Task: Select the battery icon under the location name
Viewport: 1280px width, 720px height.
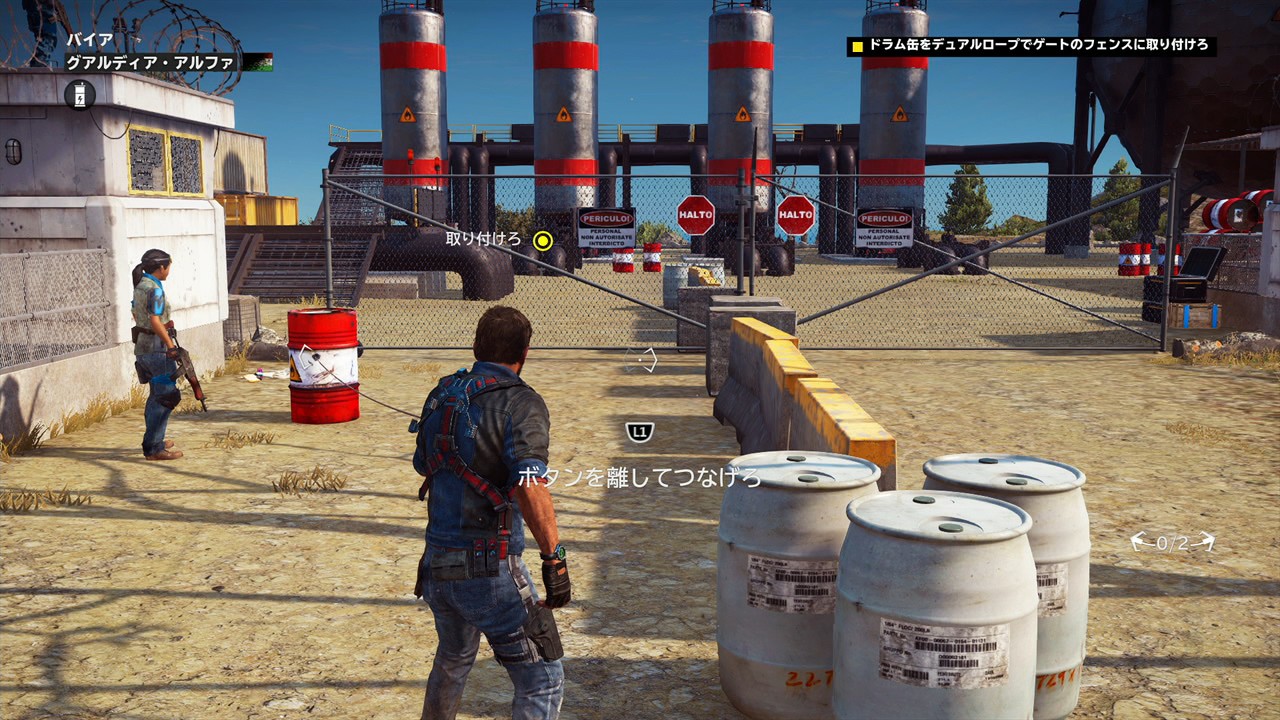Action: 80,95
